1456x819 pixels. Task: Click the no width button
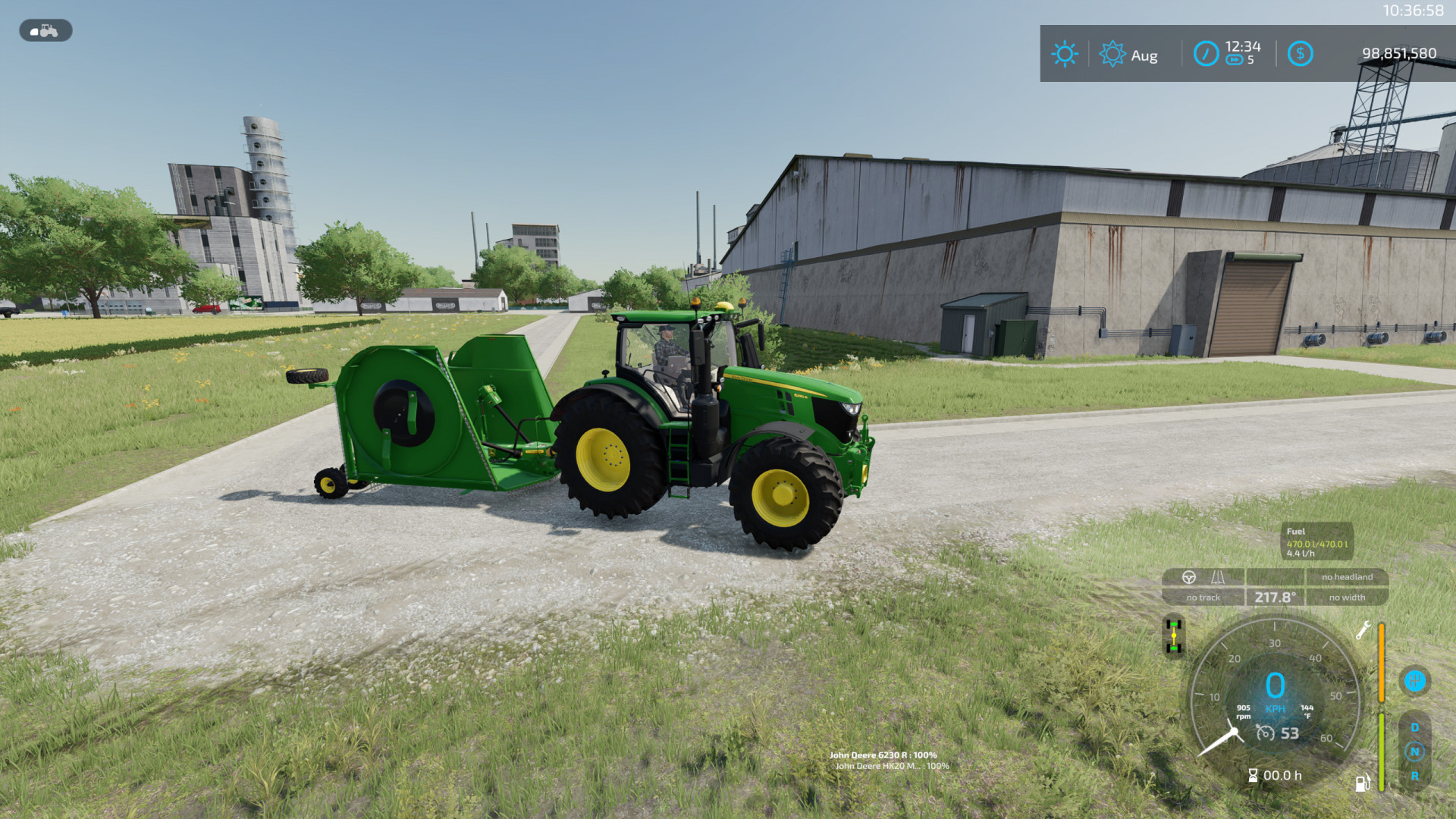point(1346,597)
